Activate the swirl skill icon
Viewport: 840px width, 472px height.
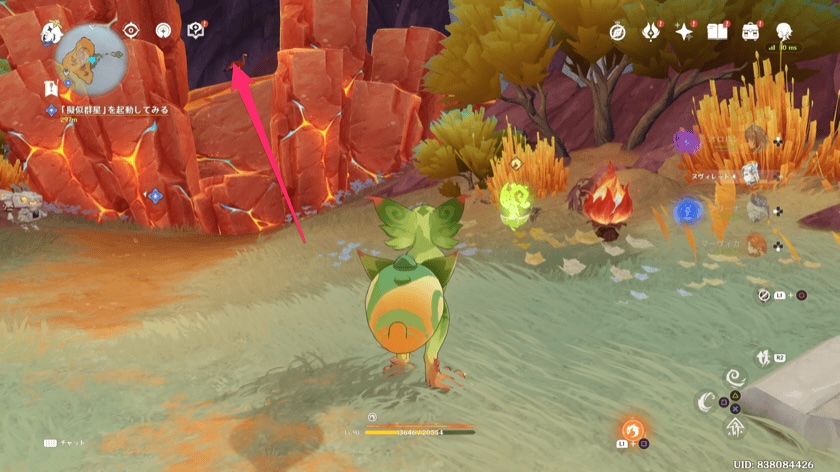point(735,379)
